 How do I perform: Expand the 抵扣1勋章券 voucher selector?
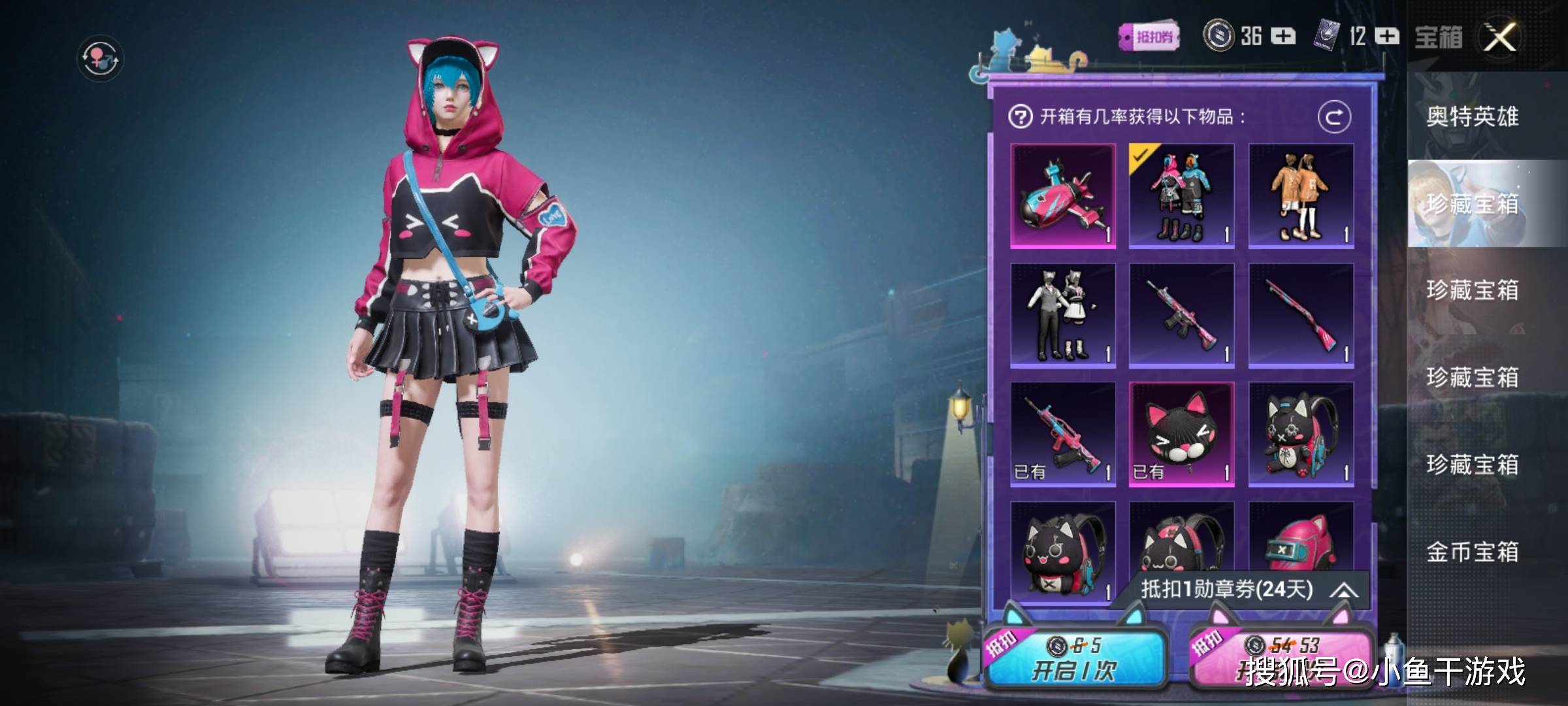pyautogui.click(x=1343, y=590)
